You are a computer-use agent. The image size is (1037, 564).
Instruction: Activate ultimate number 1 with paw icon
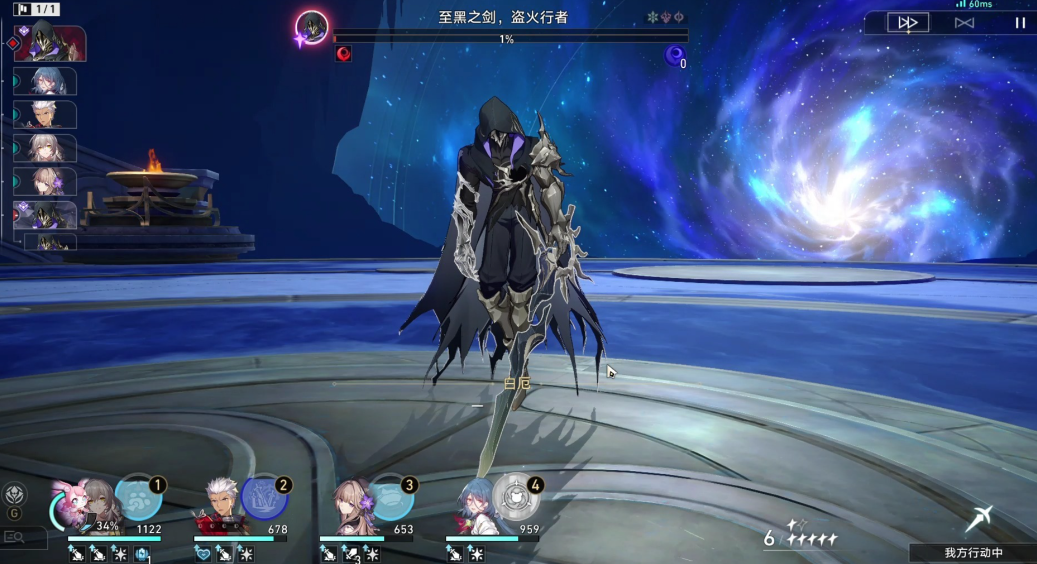[x=139, y=497]
